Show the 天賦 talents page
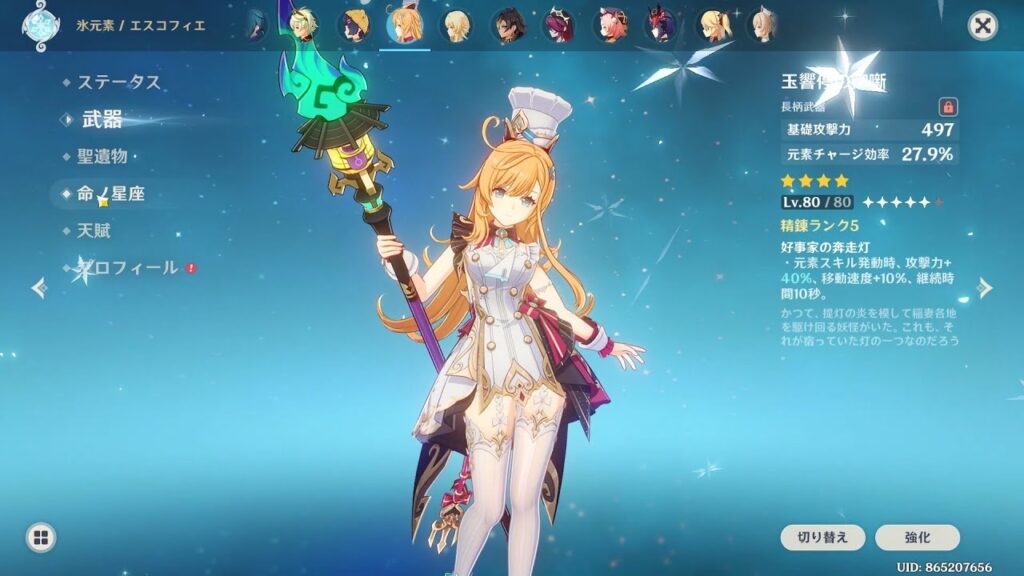This screenshot has width=1024, height=576. coord(94,231)
